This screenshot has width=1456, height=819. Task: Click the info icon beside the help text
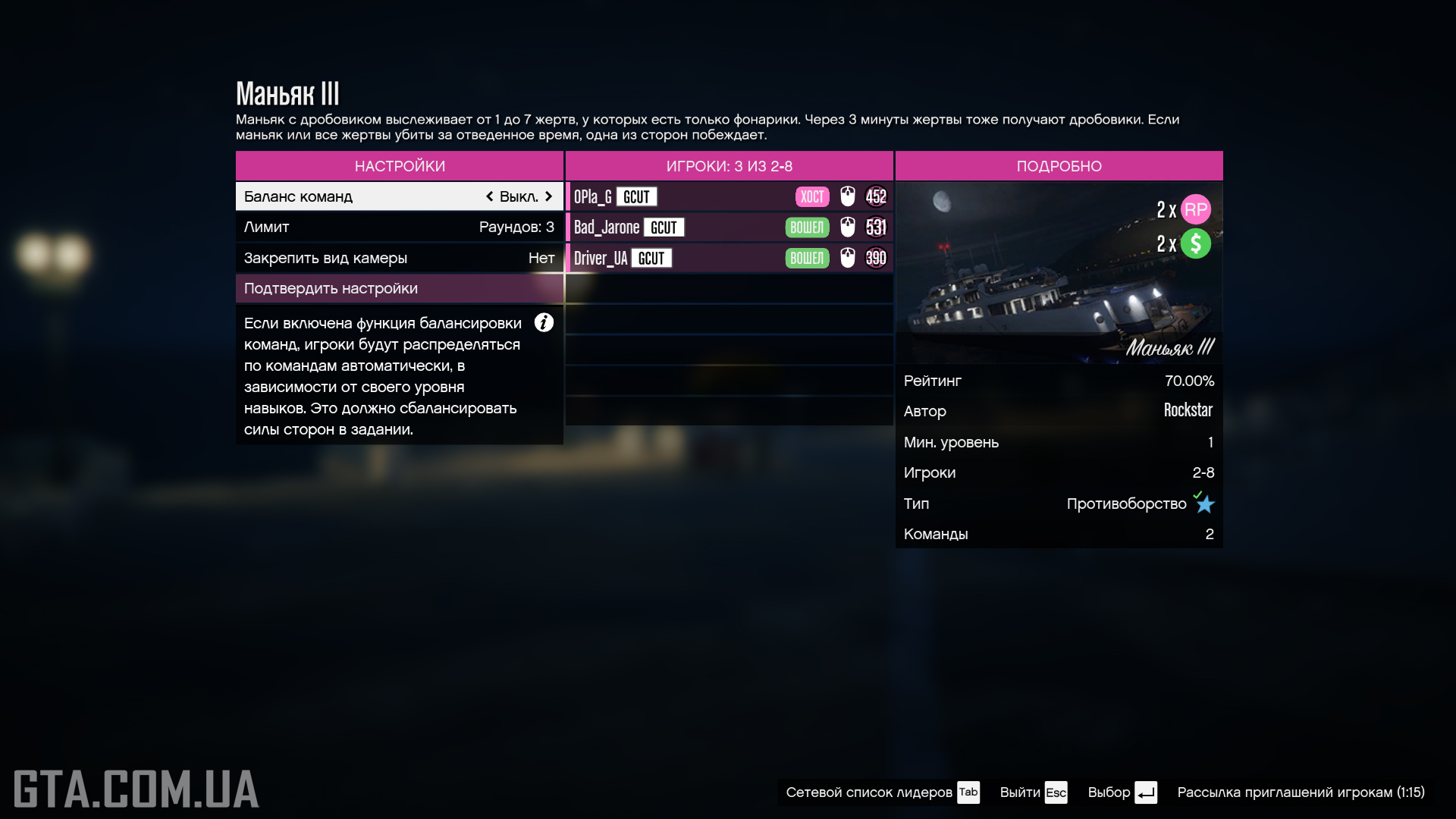[x=544, y=323]
